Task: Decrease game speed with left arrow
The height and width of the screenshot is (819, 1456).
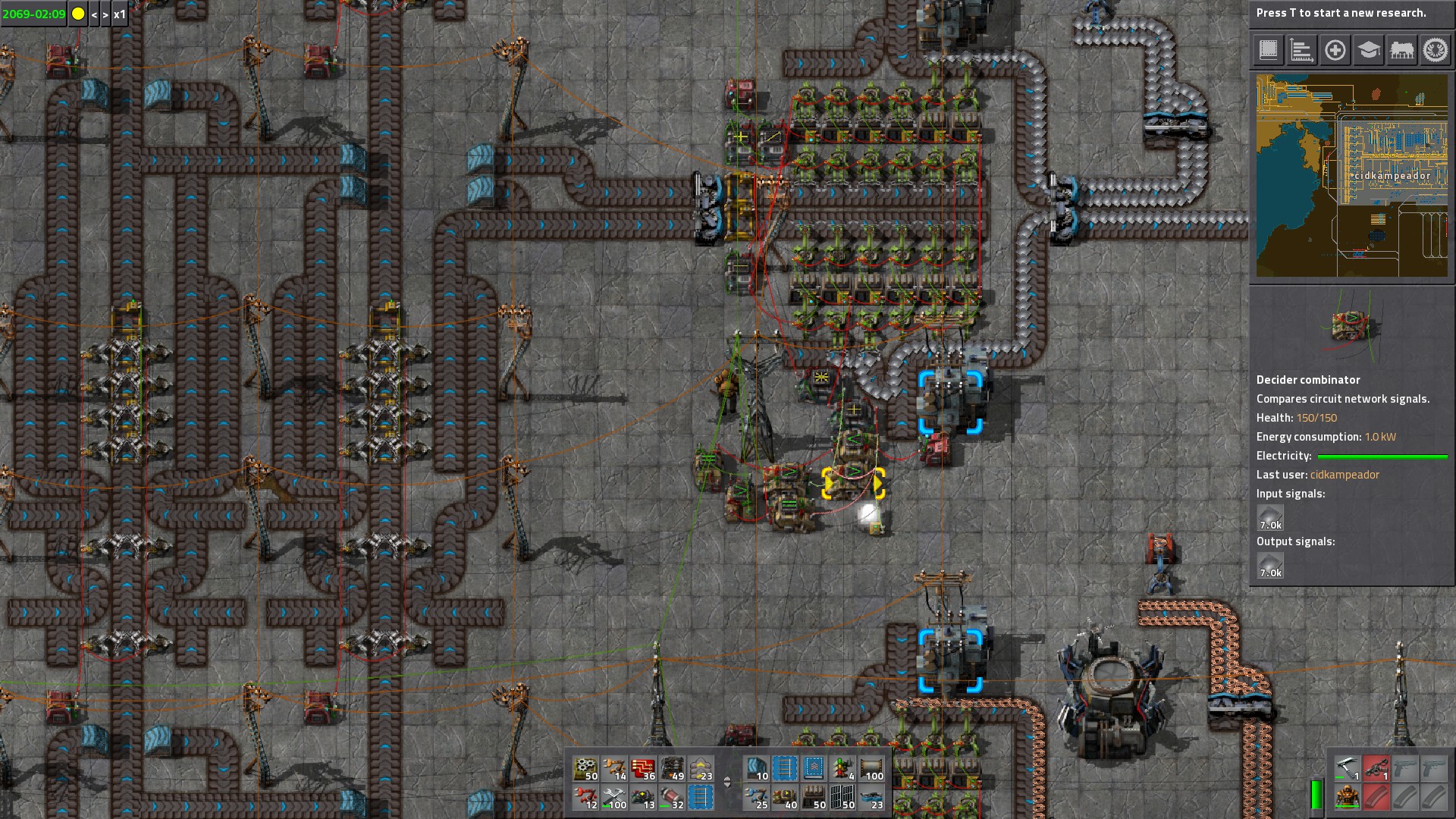Action: (x=94, y=14)
